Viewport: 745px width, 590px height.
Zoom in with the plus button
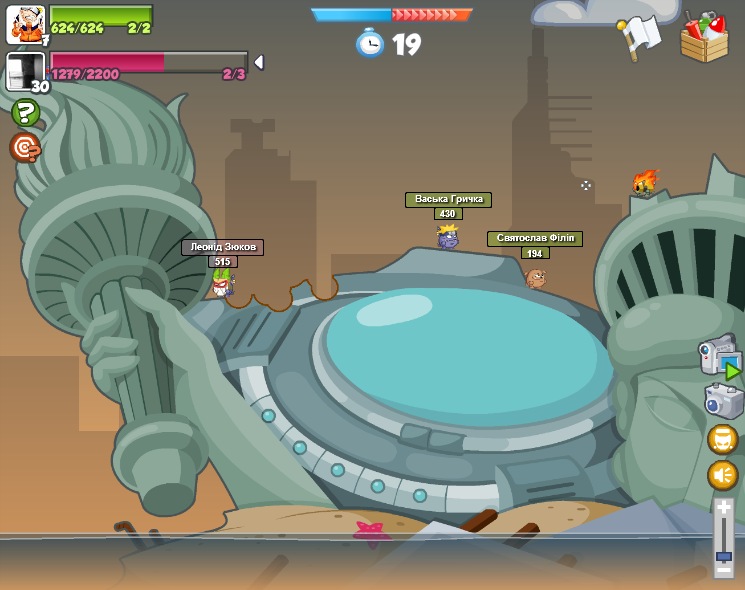pos(724,508)
